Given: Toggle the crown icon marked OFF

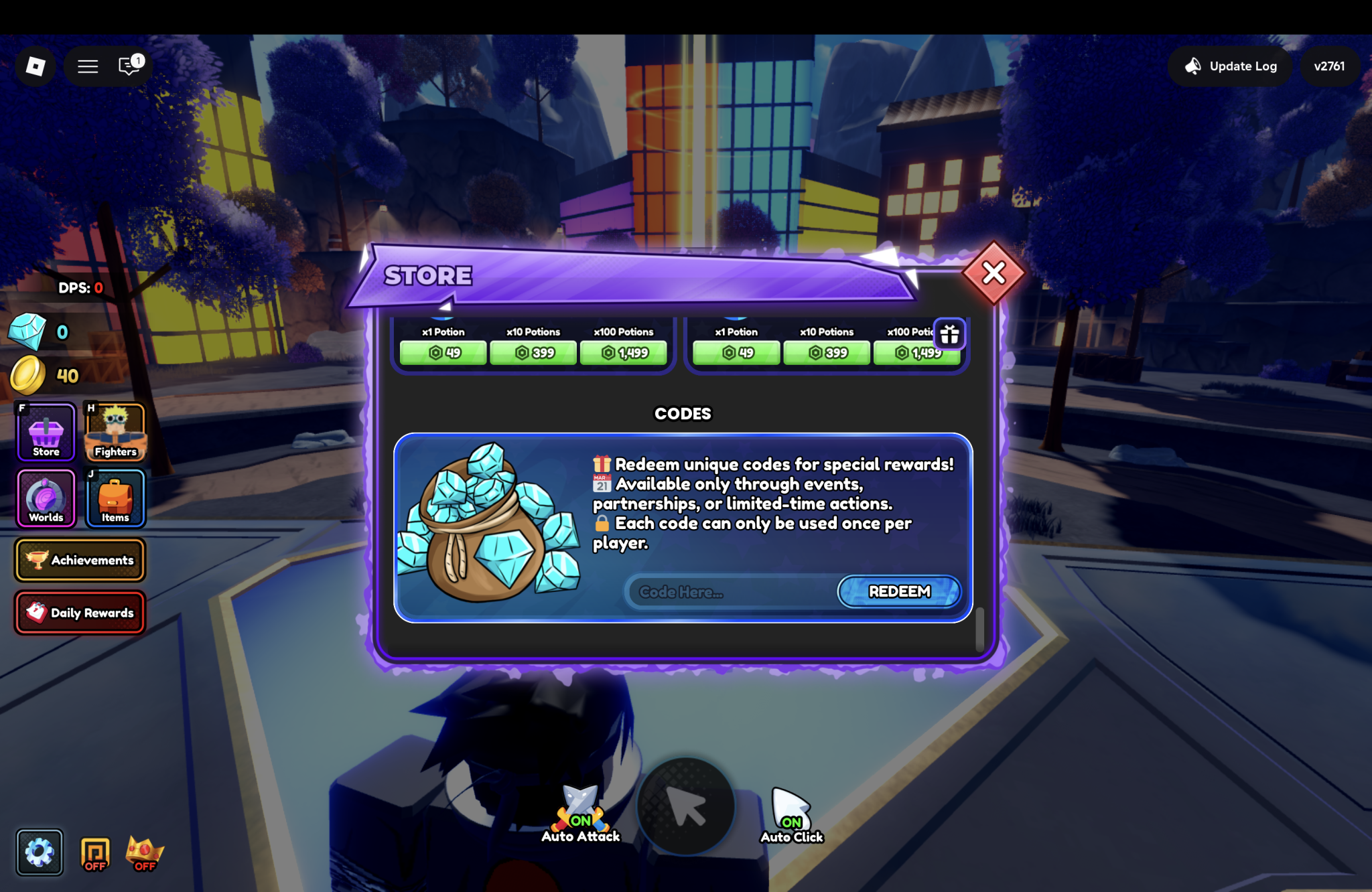Looking at the screenshot, I should (144, 854).
